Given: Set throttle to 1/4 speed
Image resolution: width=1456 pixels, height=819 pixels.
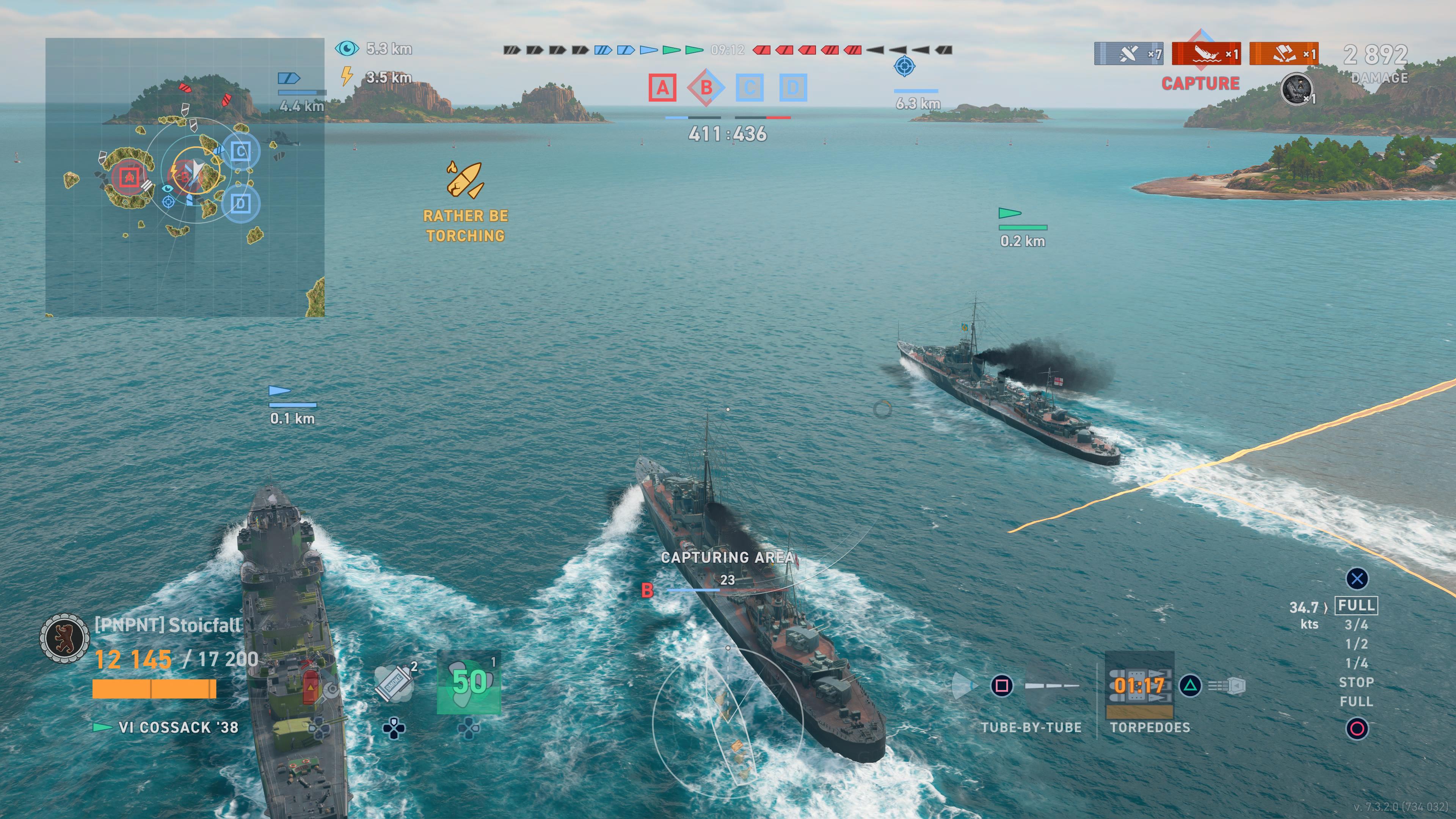Looking at the screenshot, I should tap(1356, 664).
